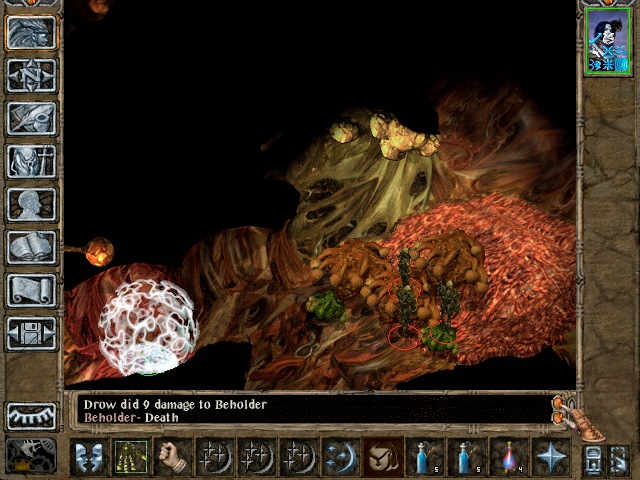The width and height of the screenshot is (640, 480).
Task: Select the green-highlighted weapon quick slot
Action: (130, 458)
